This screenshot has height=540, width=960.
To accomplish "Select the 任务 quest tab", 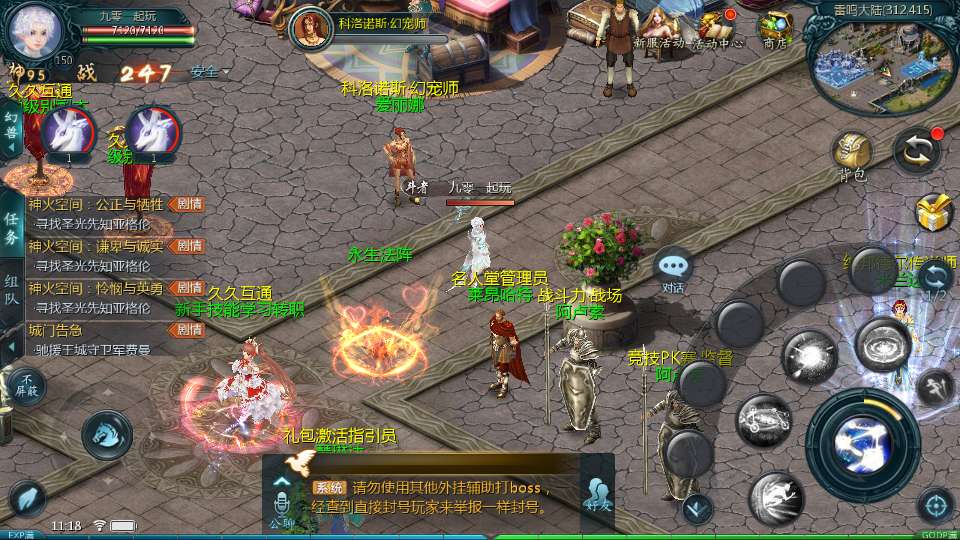I will (12, 229).
